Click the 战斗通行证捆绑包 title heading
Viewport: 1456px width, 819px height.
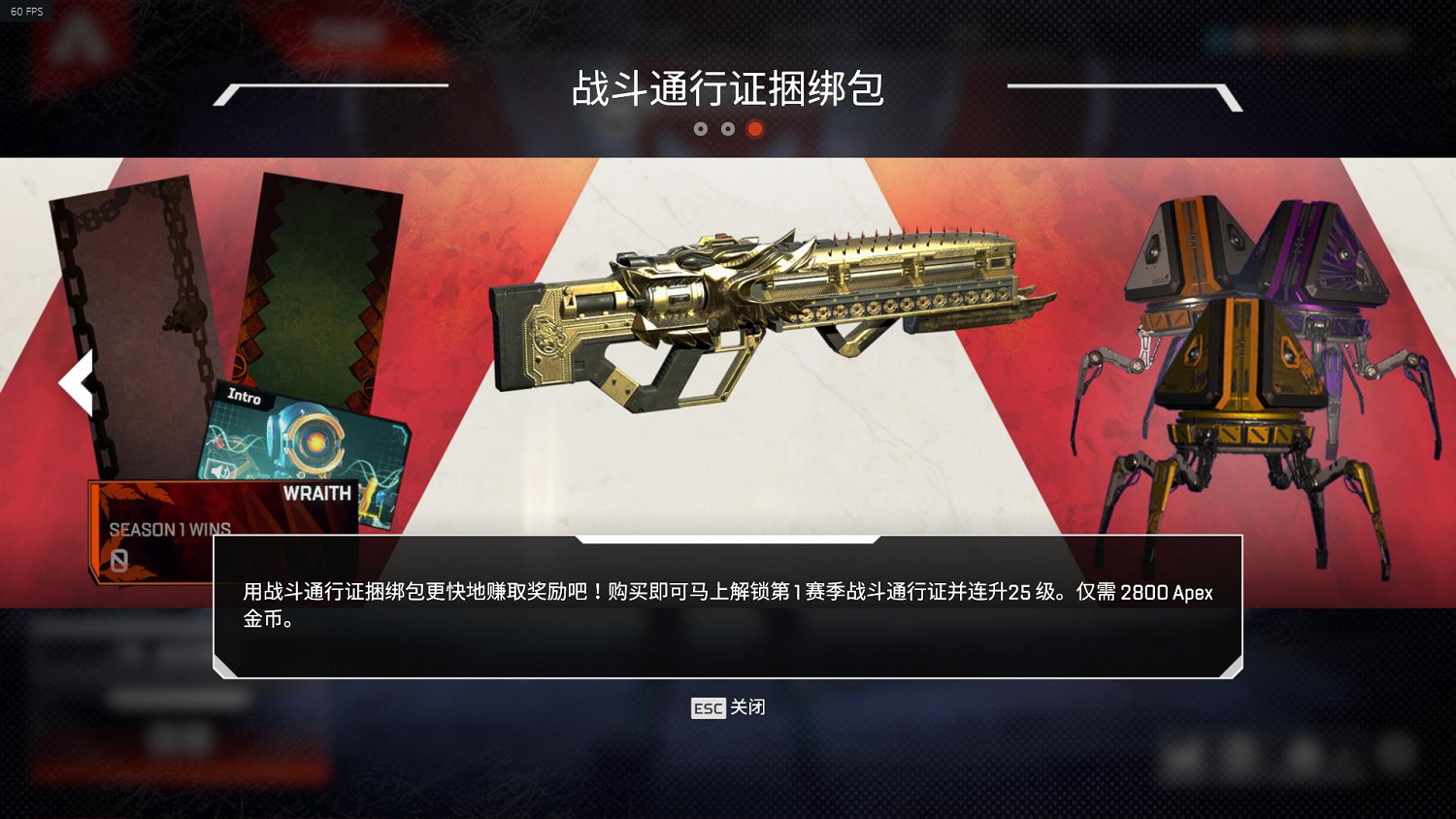point(728,92)
